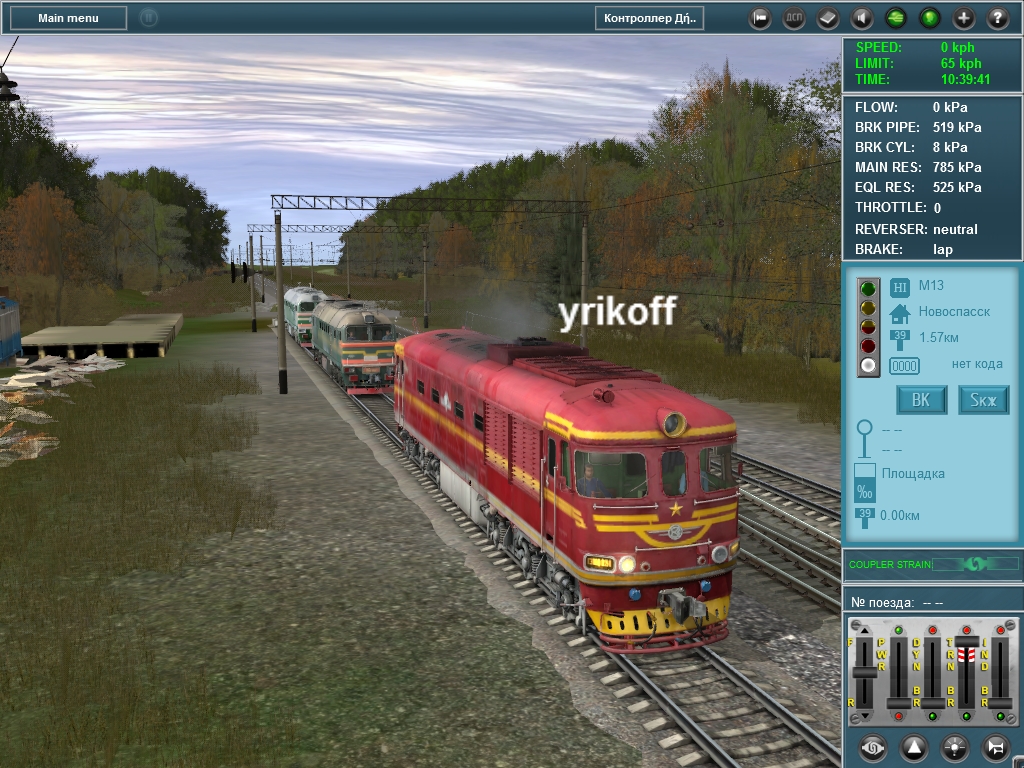Image resolution: width=1024 pixels, height=768 pixels.
Task: Open help with the question mark icon
Action: 998,18
